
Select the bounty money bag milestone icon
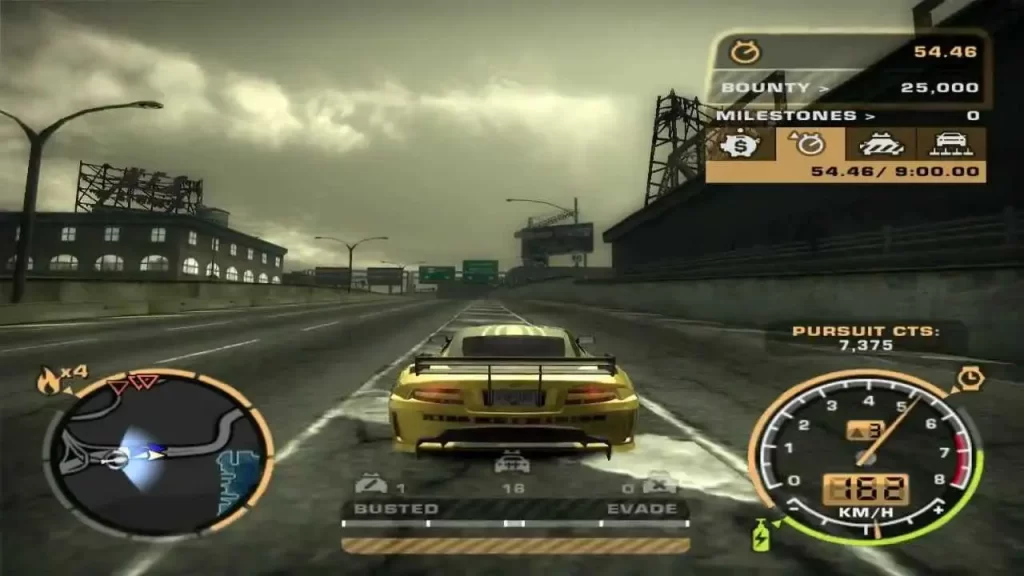click(741, 144)
